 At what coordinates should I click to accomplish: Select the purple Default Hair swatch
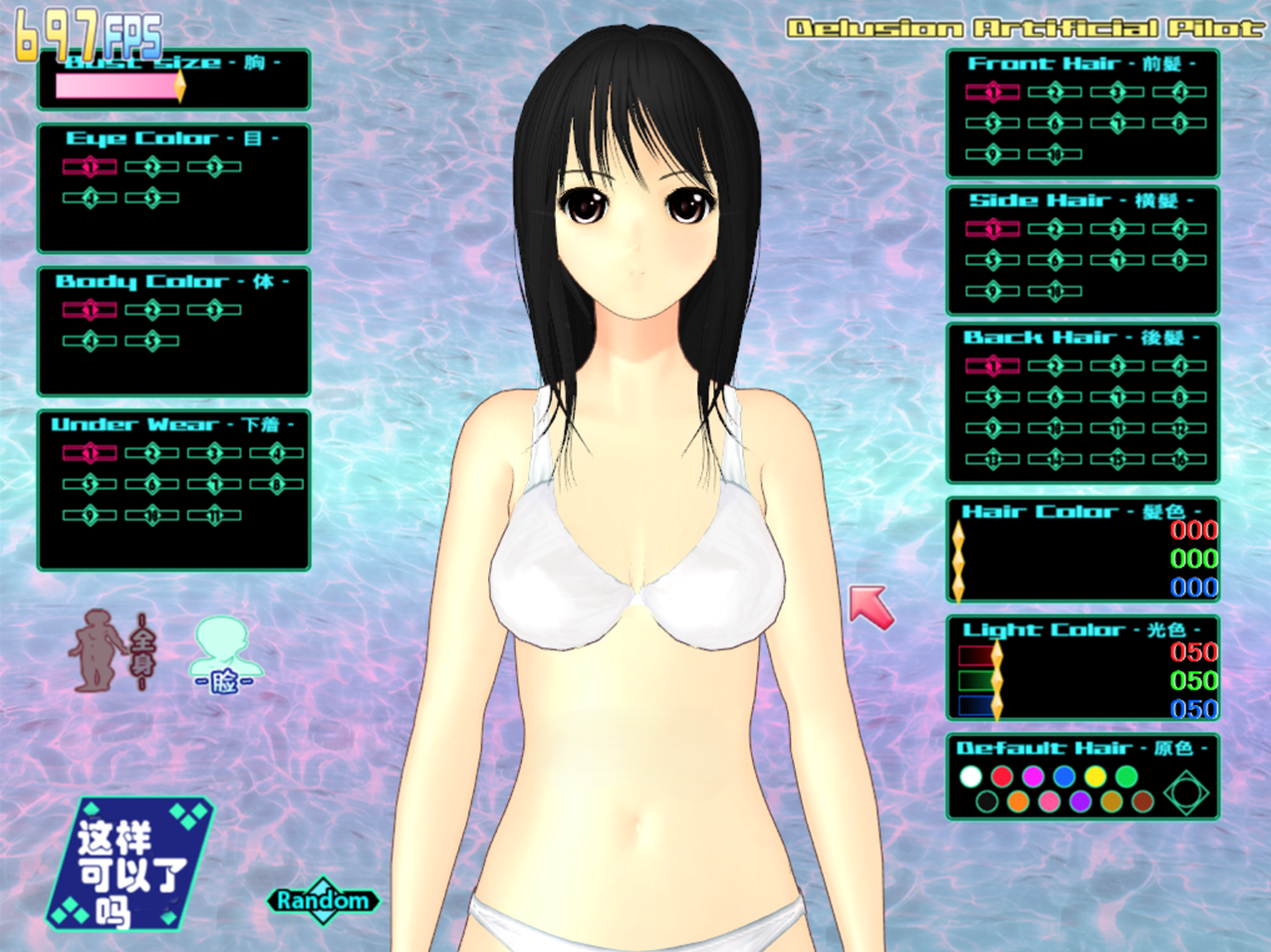(1080, 801)
